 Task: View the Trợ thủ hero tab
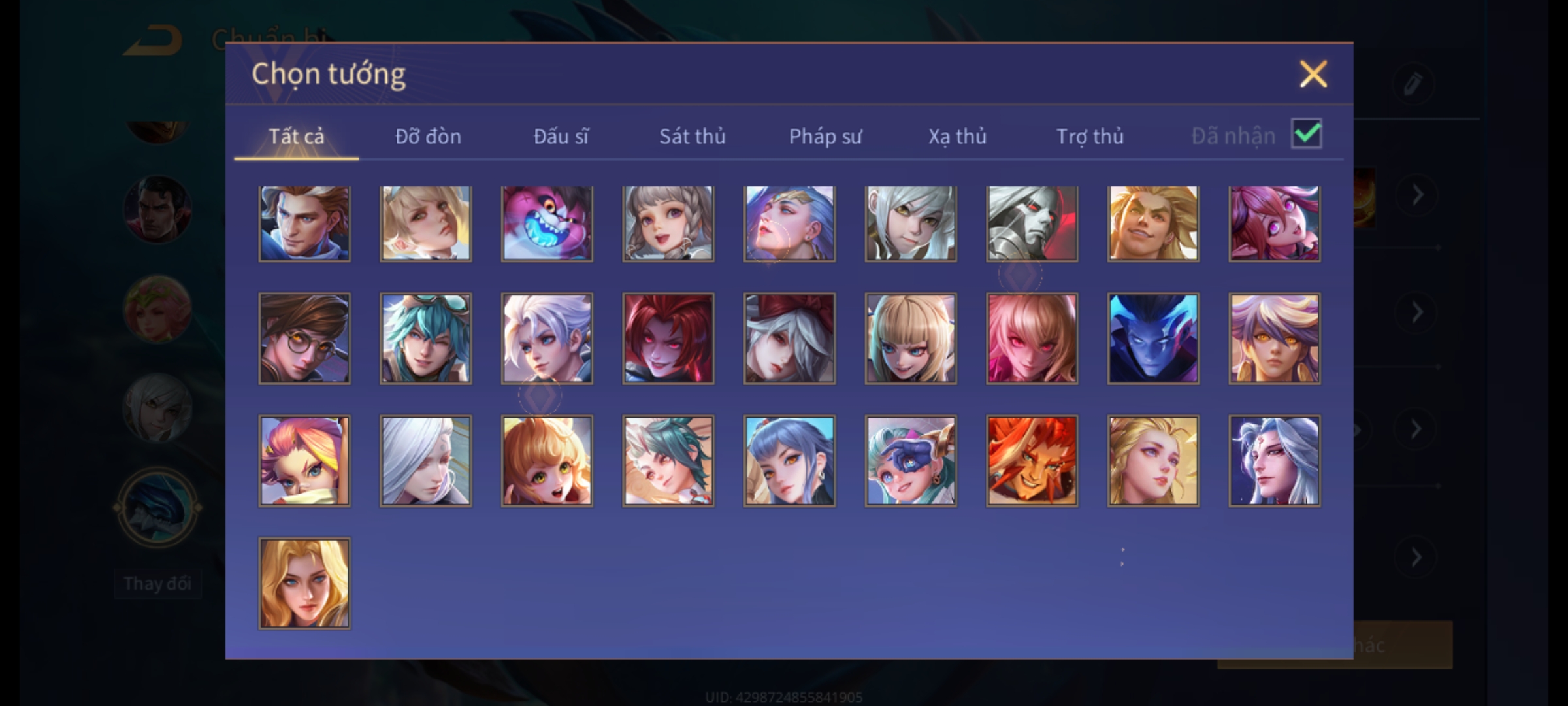1090,136
